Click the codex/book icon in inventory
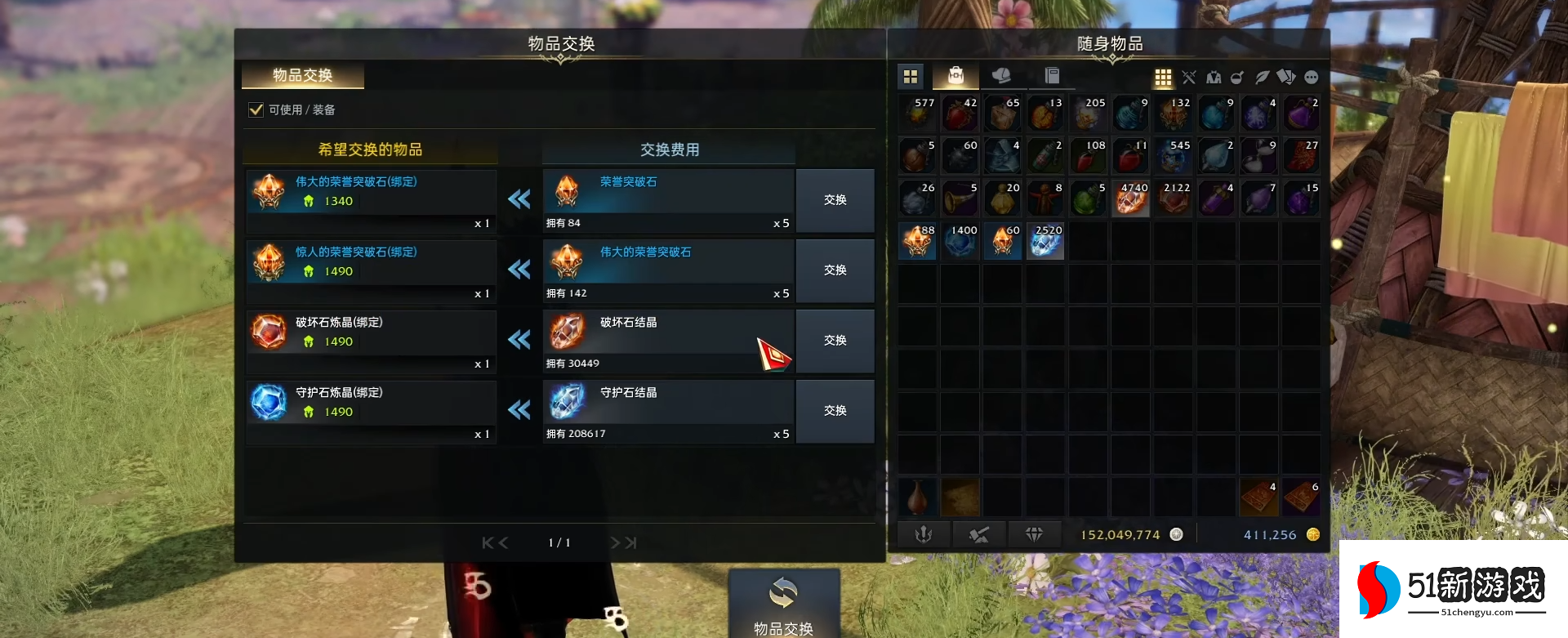Viewport: 1568px width, 638px height. click(x=1053, y=76)
